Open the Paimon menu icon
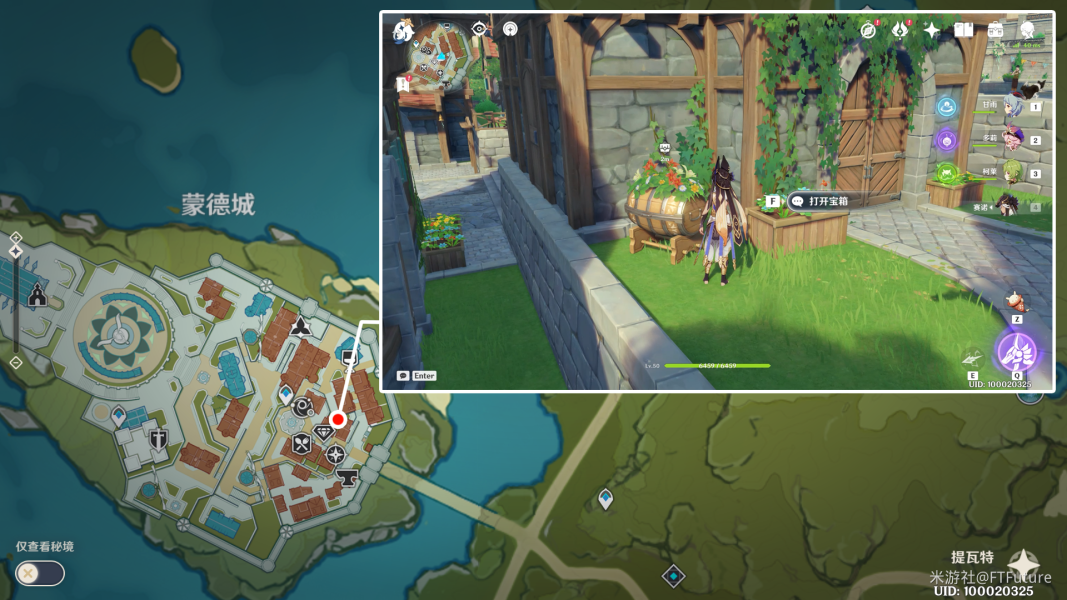The height and width of the screenshot is (600, 1067). 403,31
